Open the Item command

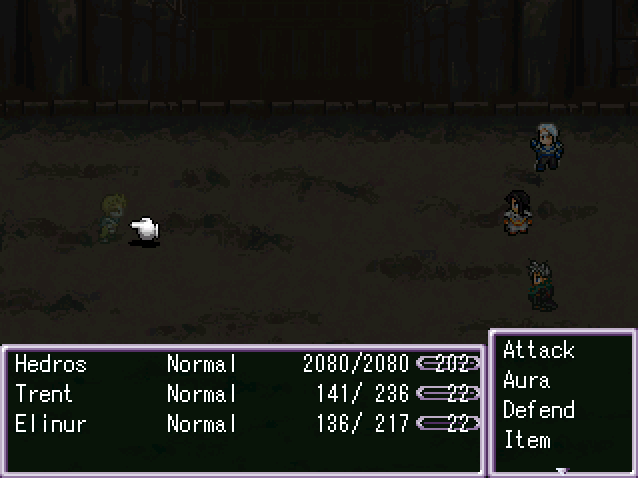[526, 440]
